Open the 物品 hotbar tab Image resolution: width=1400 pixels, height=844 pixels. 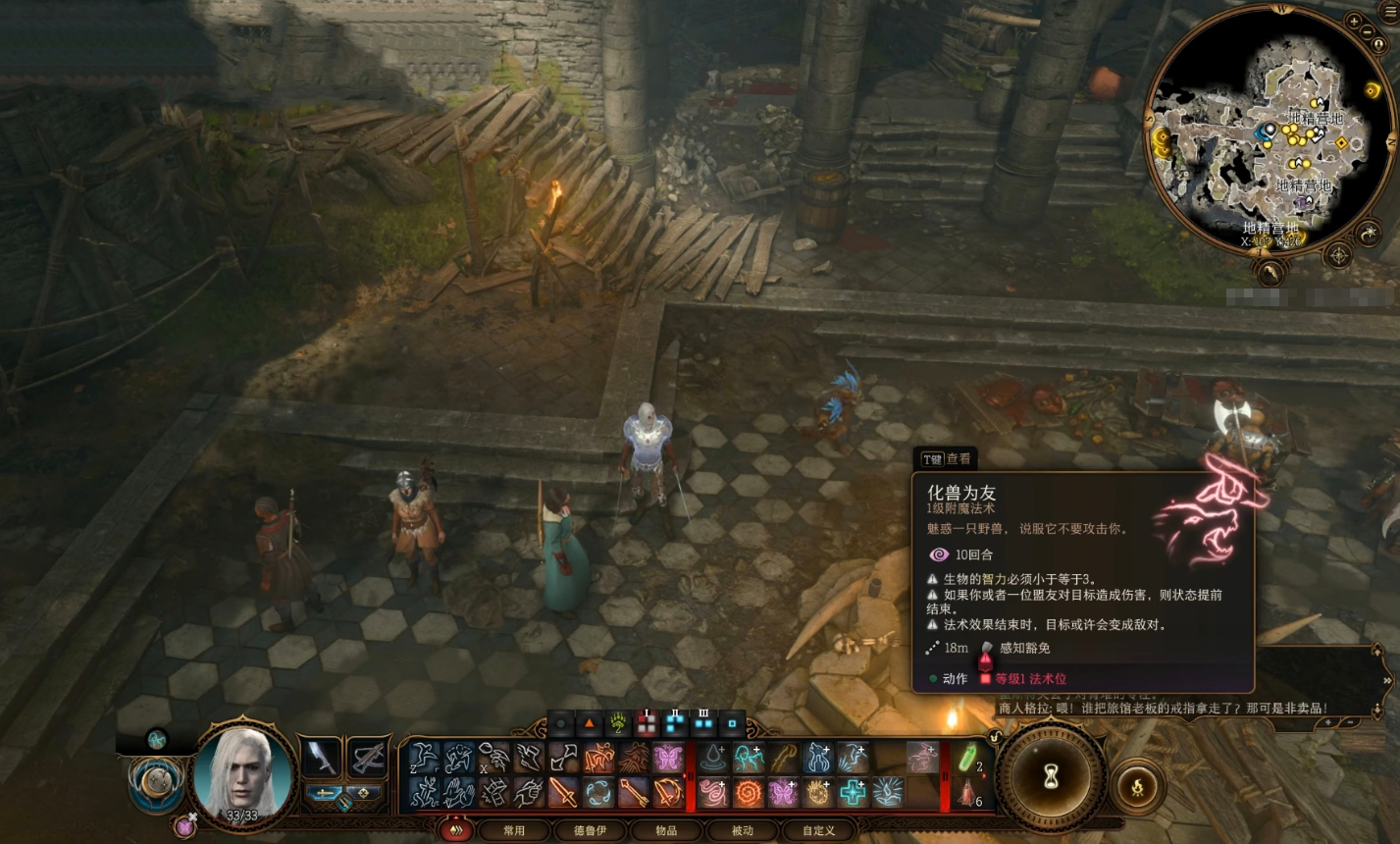666,830
